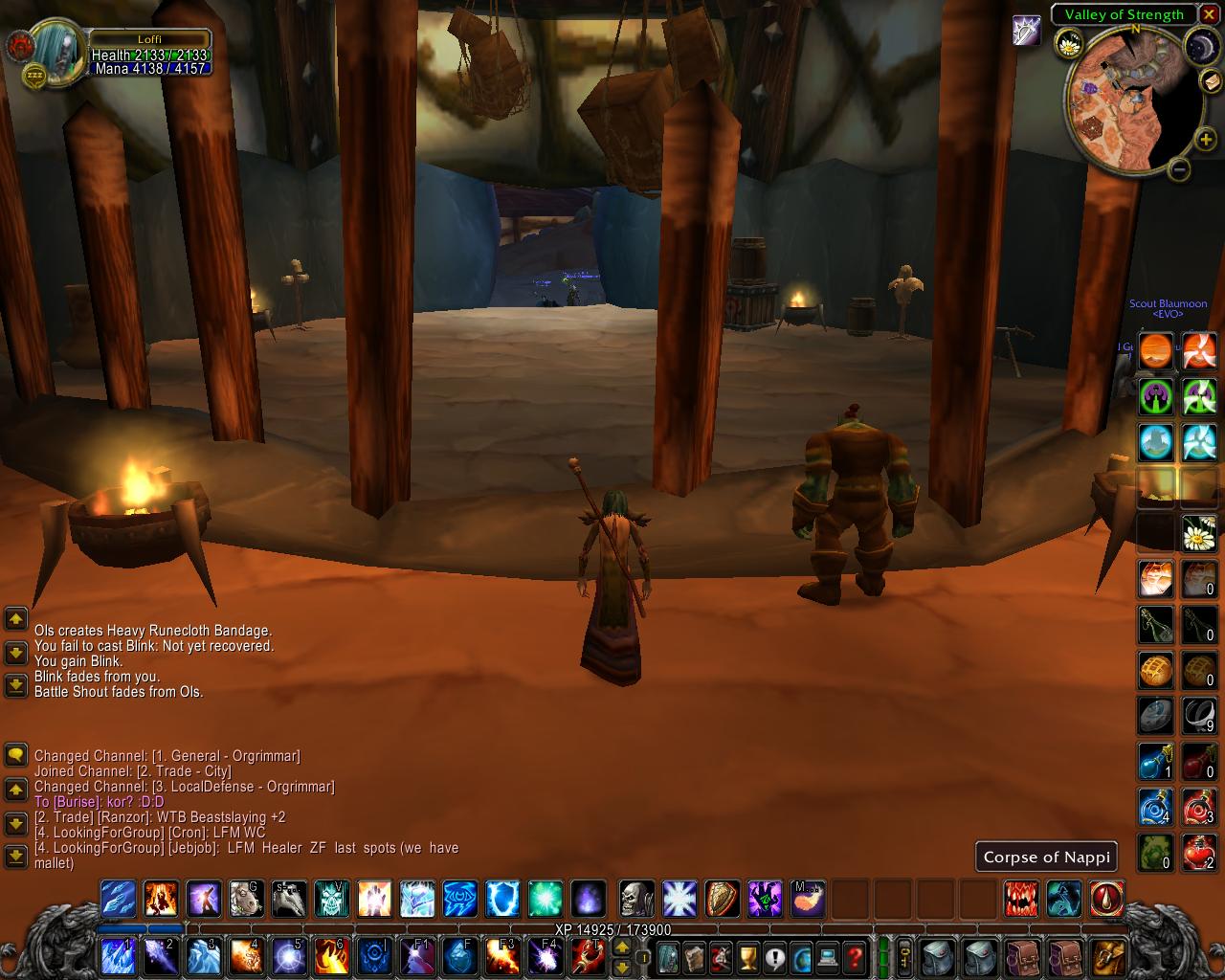
Task: Select the Loffi player portrait
Action: coord(57,52)
